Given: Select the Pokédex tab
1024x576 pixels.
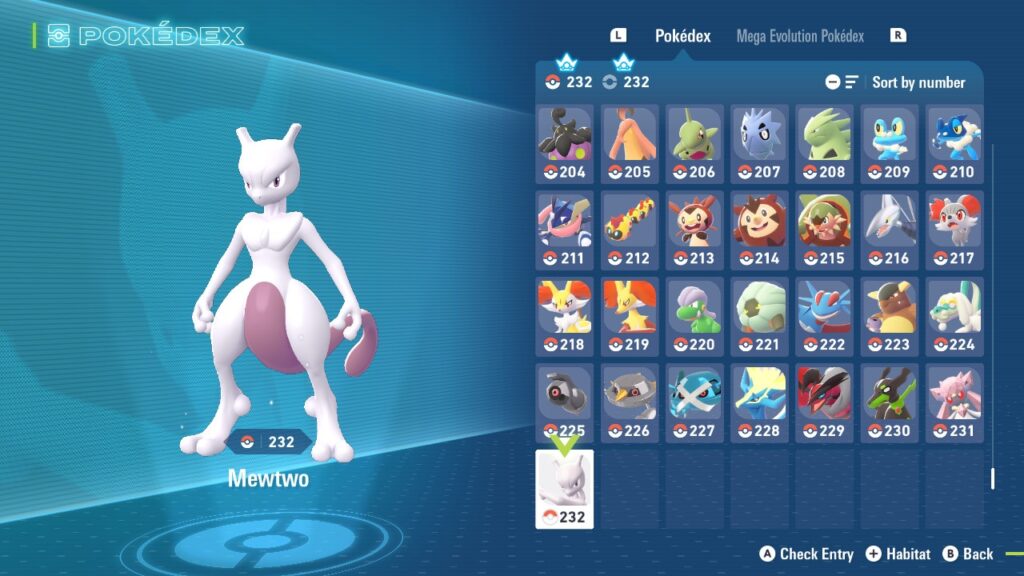Looking at the screenshot, I should click(682, 36).
